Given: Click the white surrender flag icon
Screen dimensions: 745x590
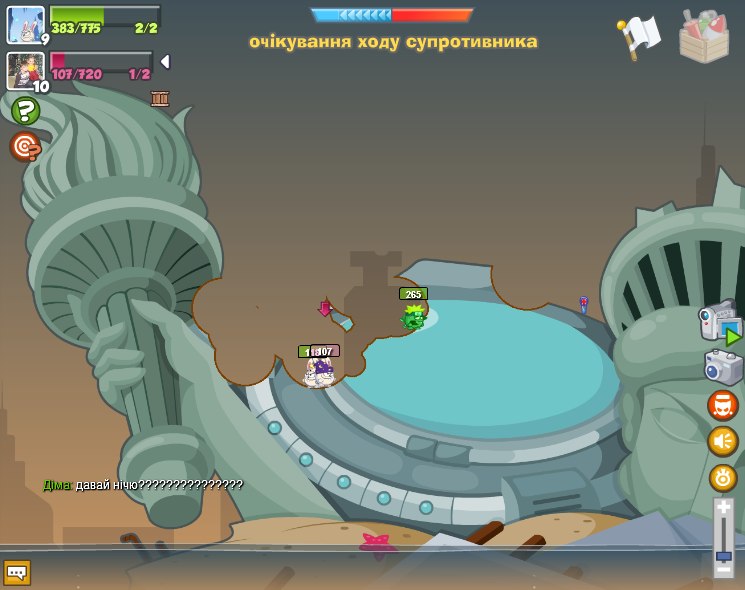Looking at the screenshot, I should pos(640,35).
